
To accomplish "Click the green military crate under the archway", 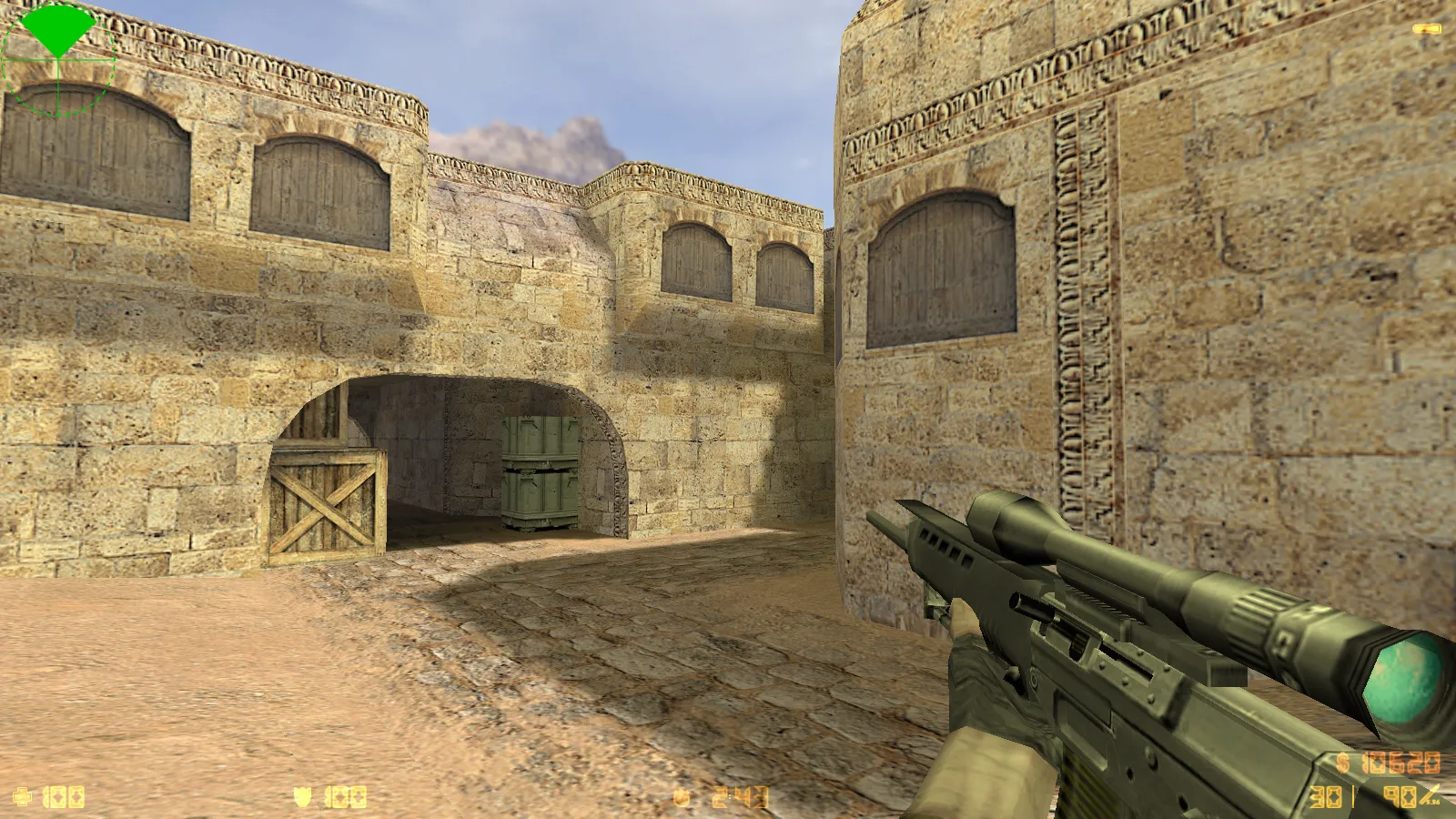I will [x=537, y=473].
